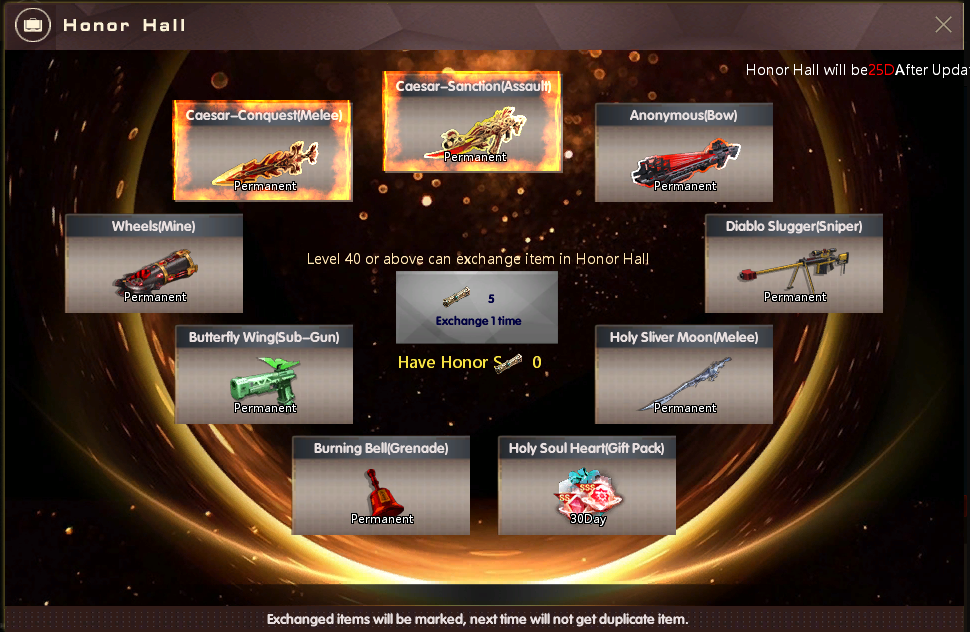Select the Caesar-Conquest melee reward
970x632 pixels.
pyautogui.click(x=263, y=152)
